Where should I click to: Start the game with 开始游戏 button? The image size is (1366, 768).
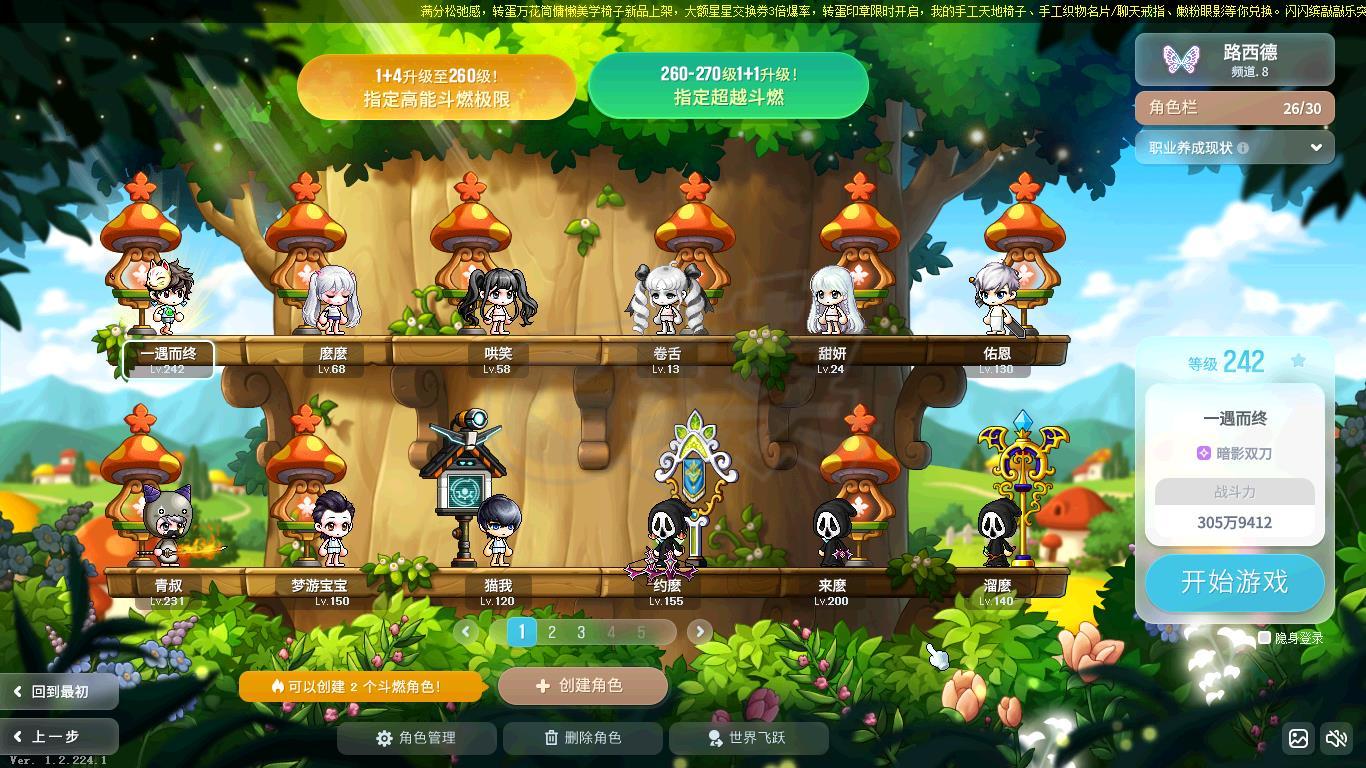tap(1234, 582)
